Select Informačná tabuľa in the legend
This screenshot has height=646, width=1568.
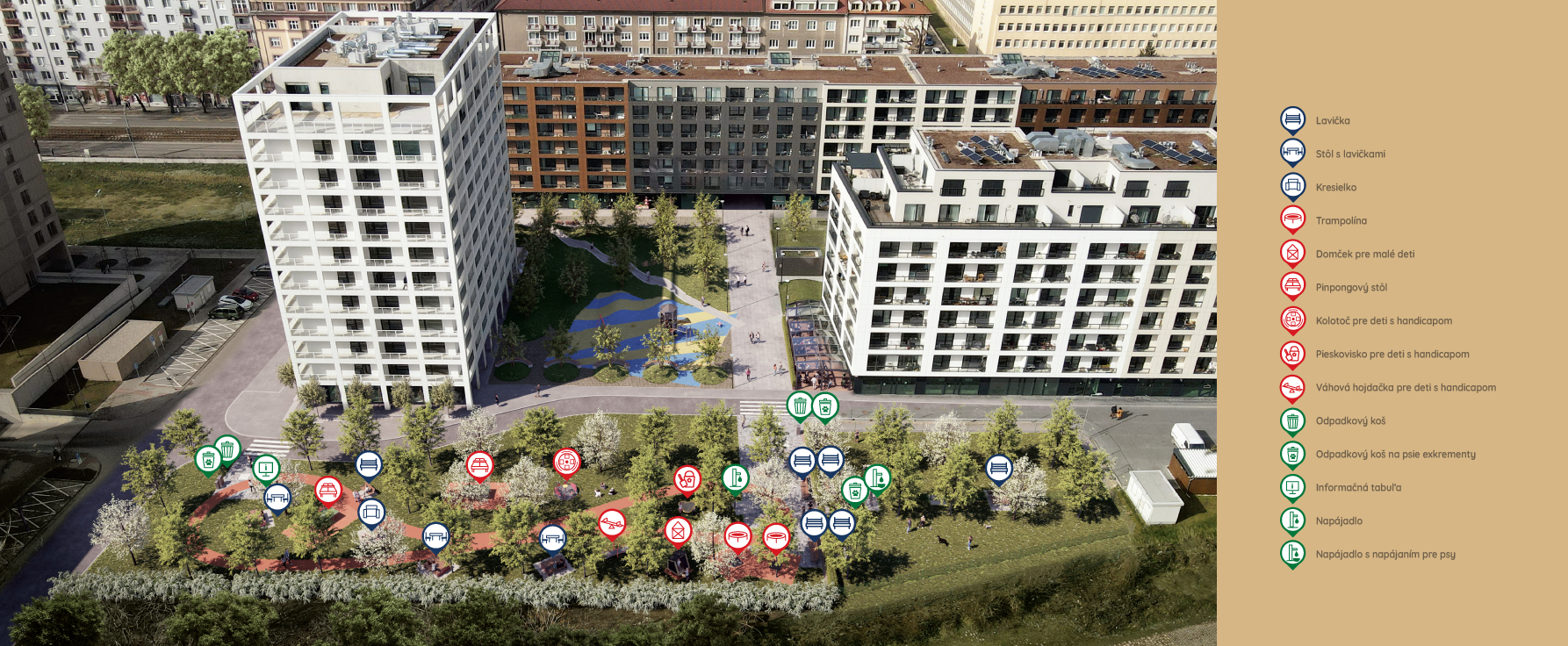coord(1357,488)
